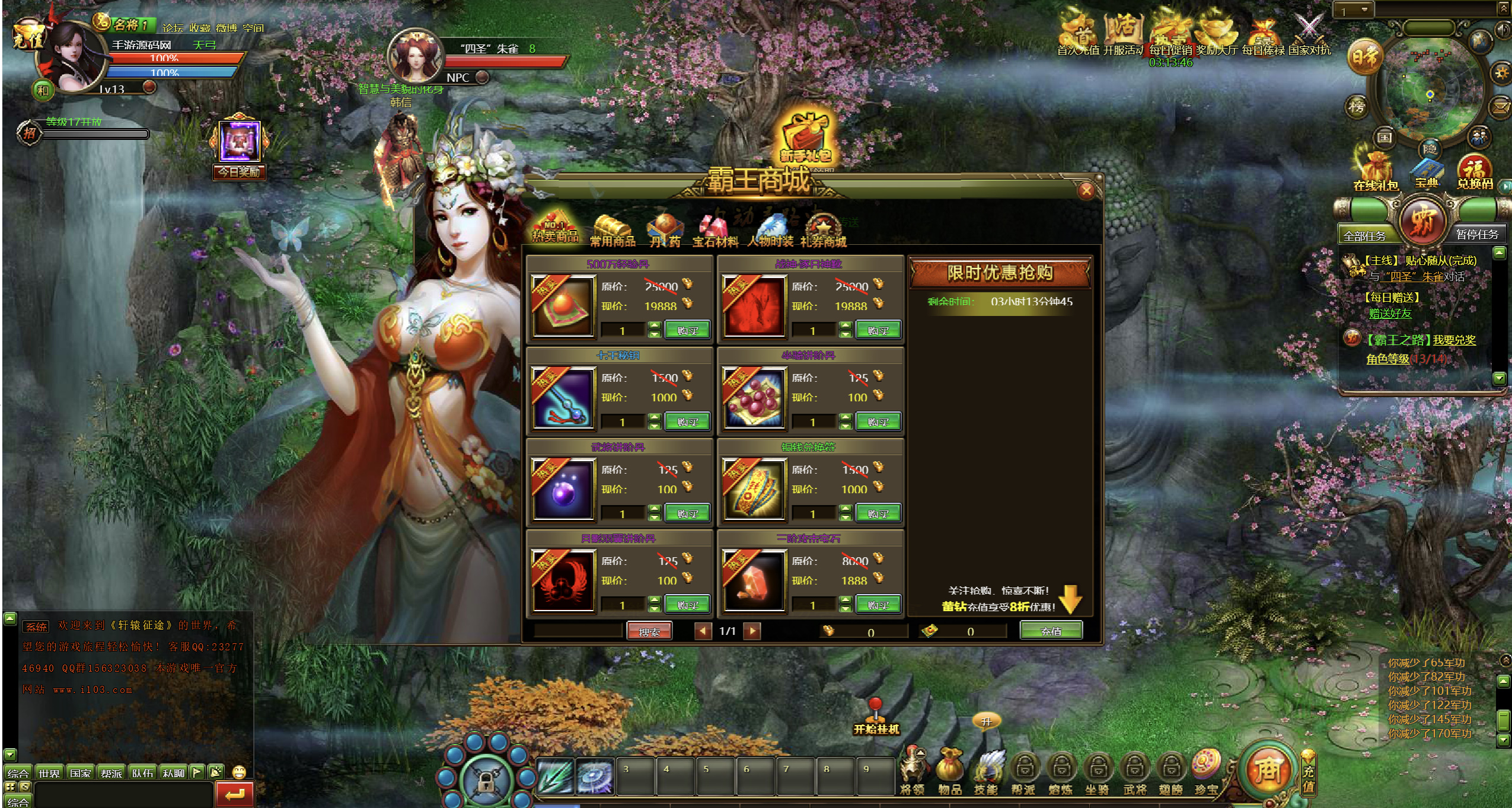The image size is (1512, 808).
Task: Open the 在线礼包 online gift
Action: pyautogui.click(x=1376, y=171)
